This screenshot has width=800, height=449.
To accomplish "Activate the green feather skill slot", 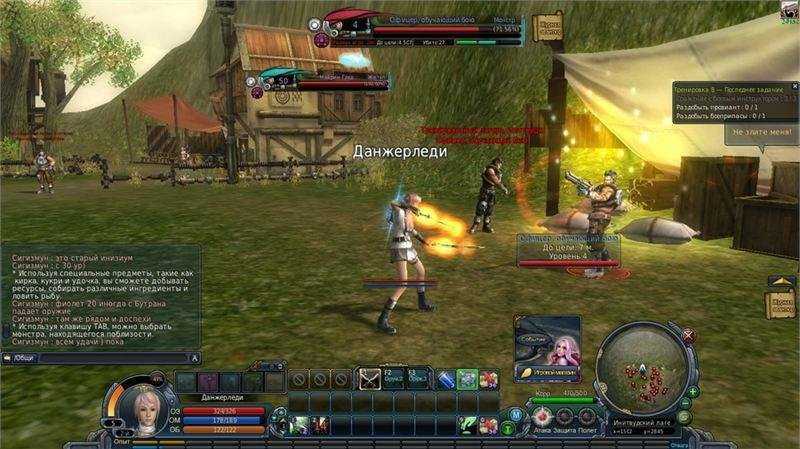I will pos(465,423).
